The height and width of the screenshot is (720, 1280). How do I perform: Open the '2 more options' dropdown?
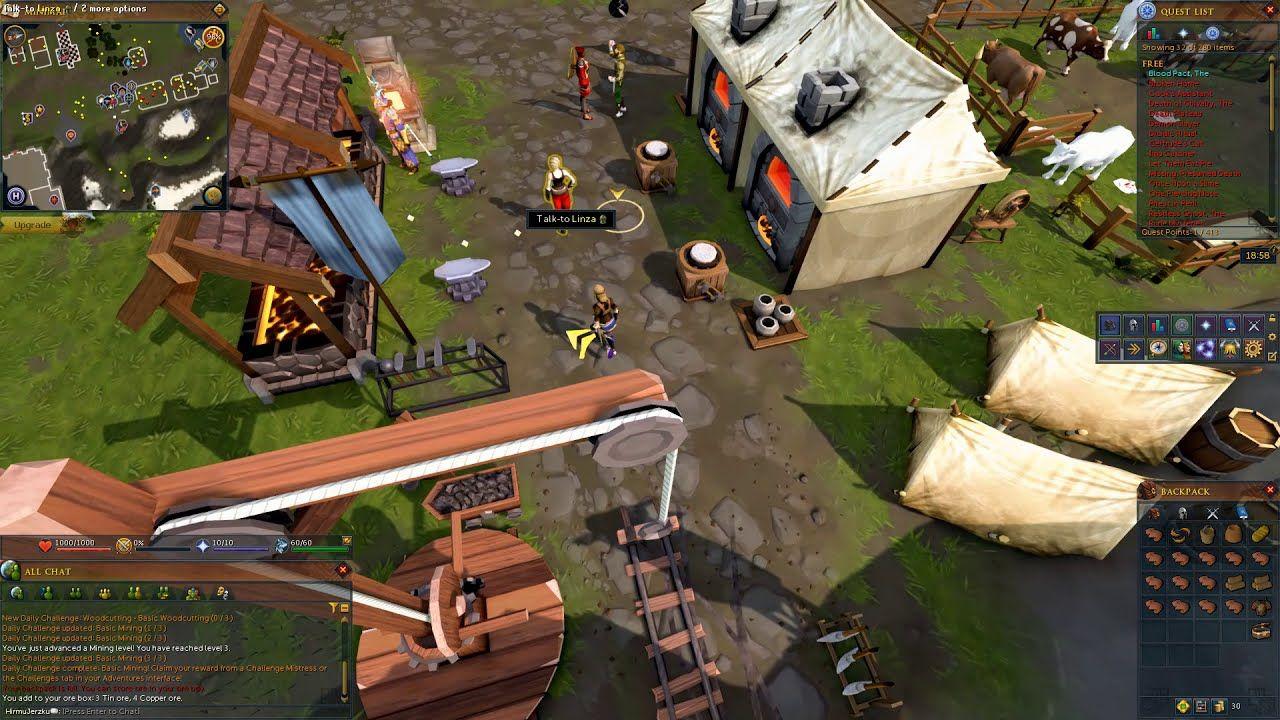point(112,9)
